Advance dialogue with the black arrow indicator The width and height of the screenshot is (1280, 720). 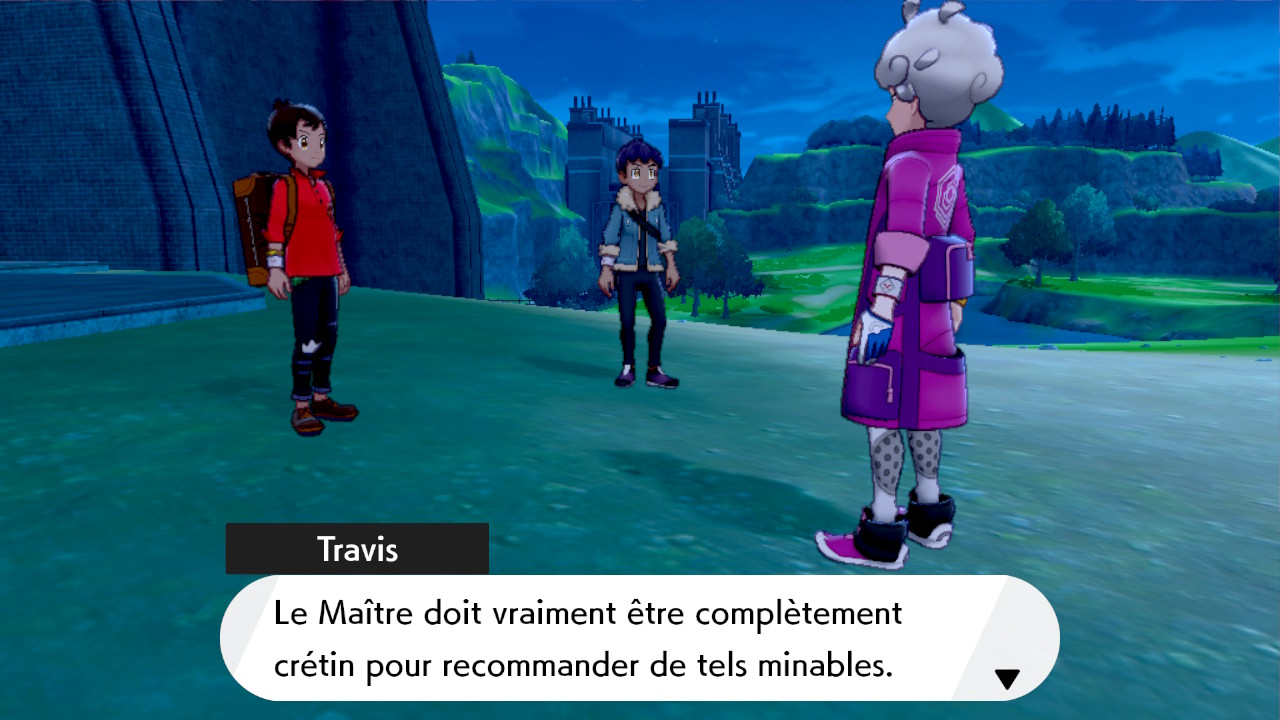1007,680
